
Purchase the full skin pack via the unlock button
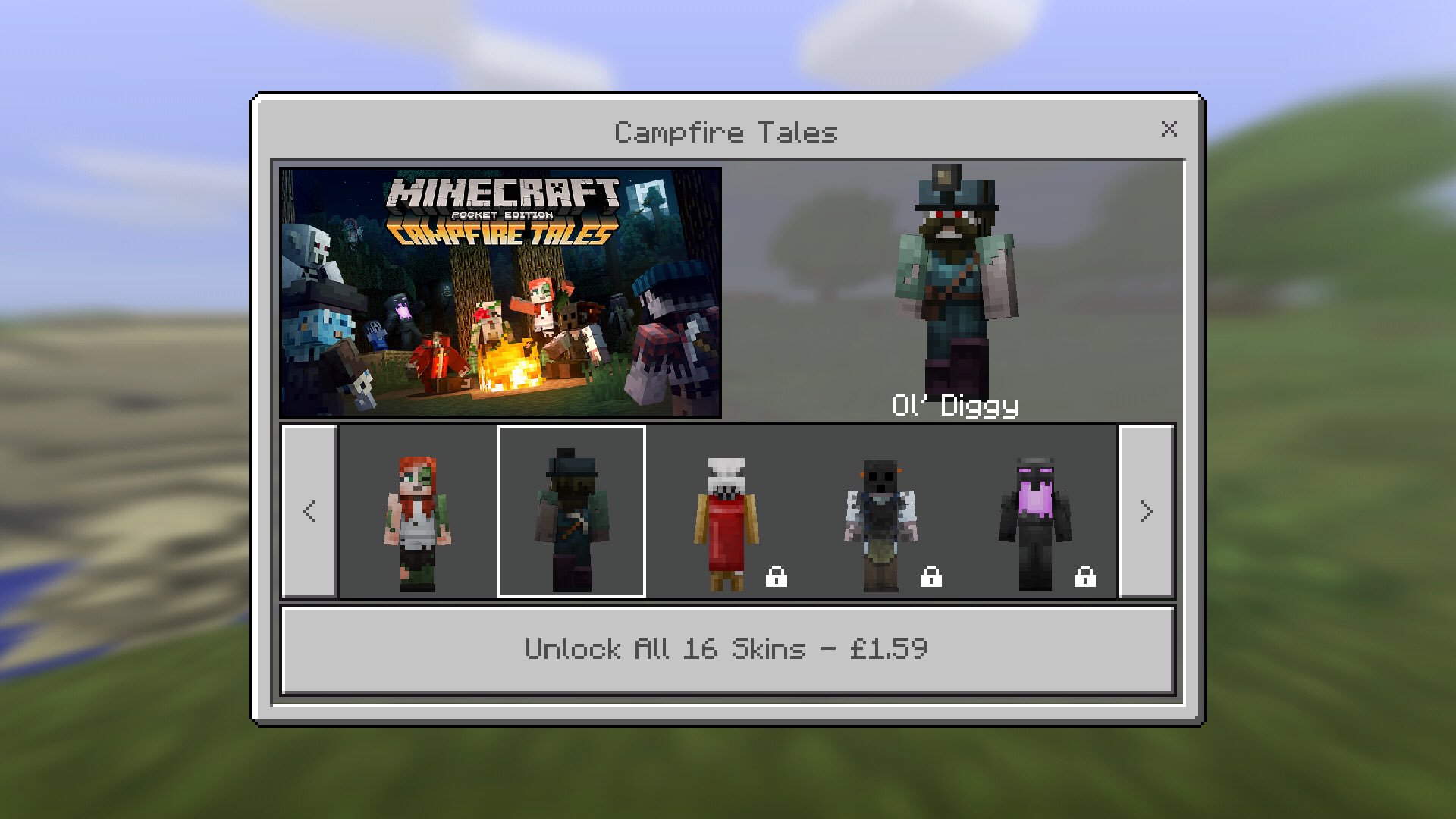coord(726,648)
